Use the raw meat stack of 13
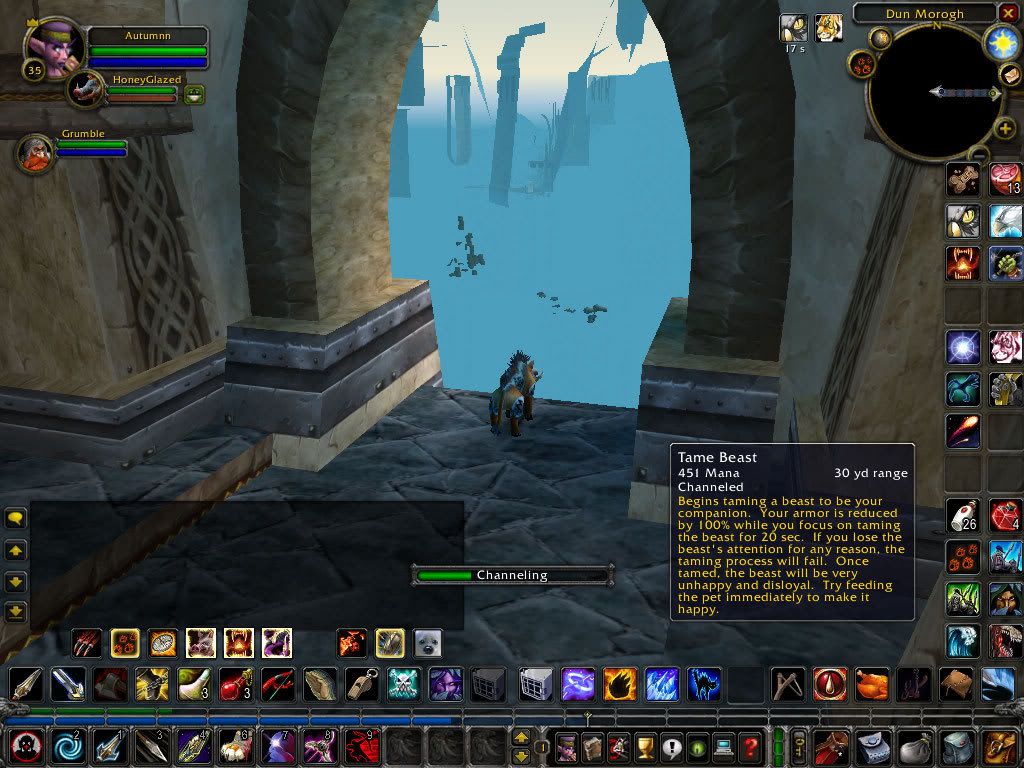 tap(1004, 180)
